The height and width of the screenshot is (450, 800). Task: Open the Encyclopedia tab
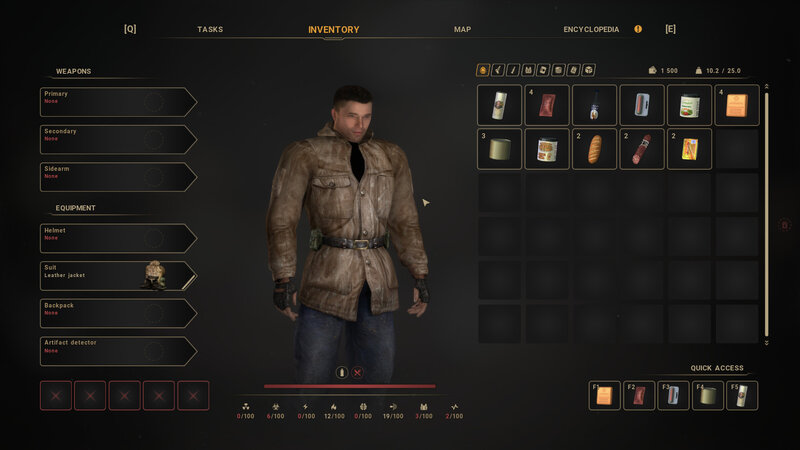[x=591, y=29]
